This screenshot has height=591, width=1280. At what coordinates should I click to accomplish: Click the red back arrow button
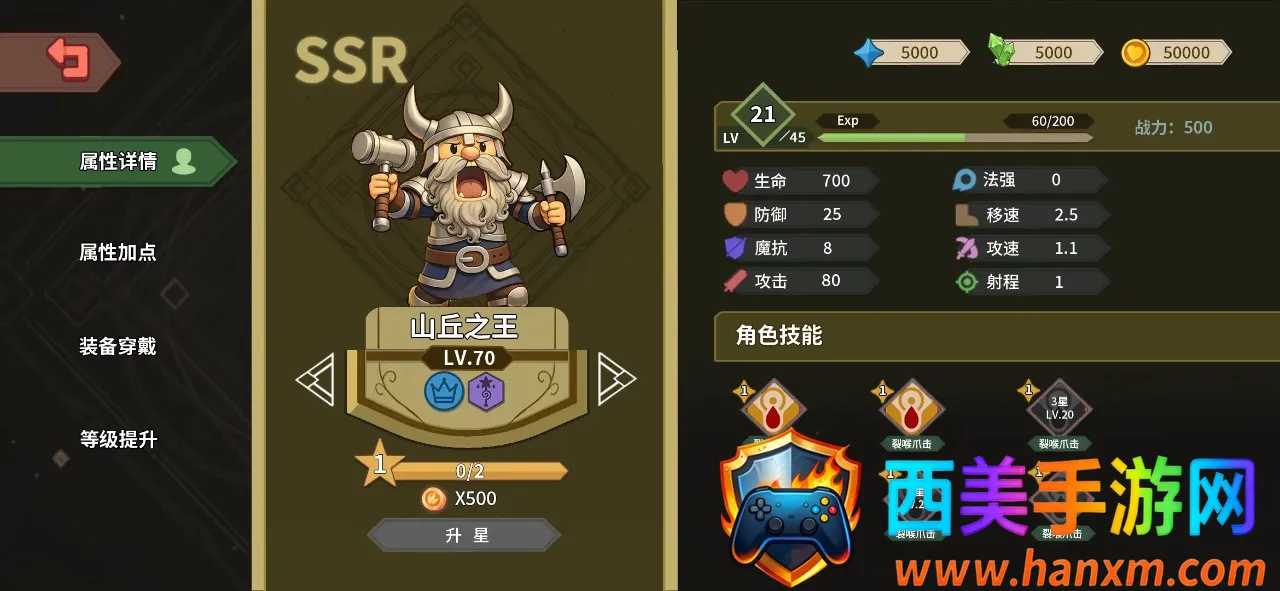(x=67, y=60)
